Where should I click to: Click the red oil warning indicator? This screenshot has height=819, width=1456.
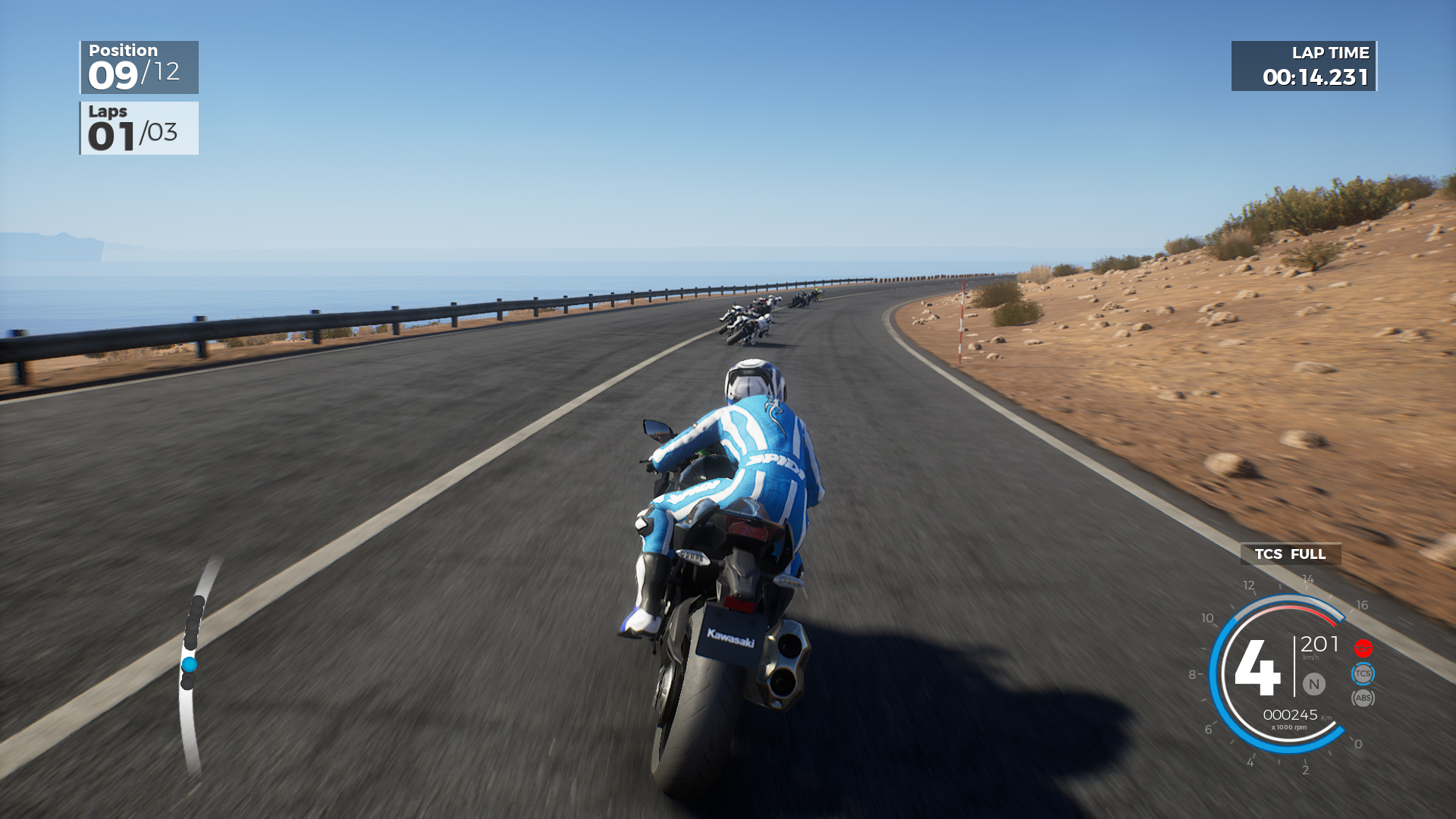1363,647
